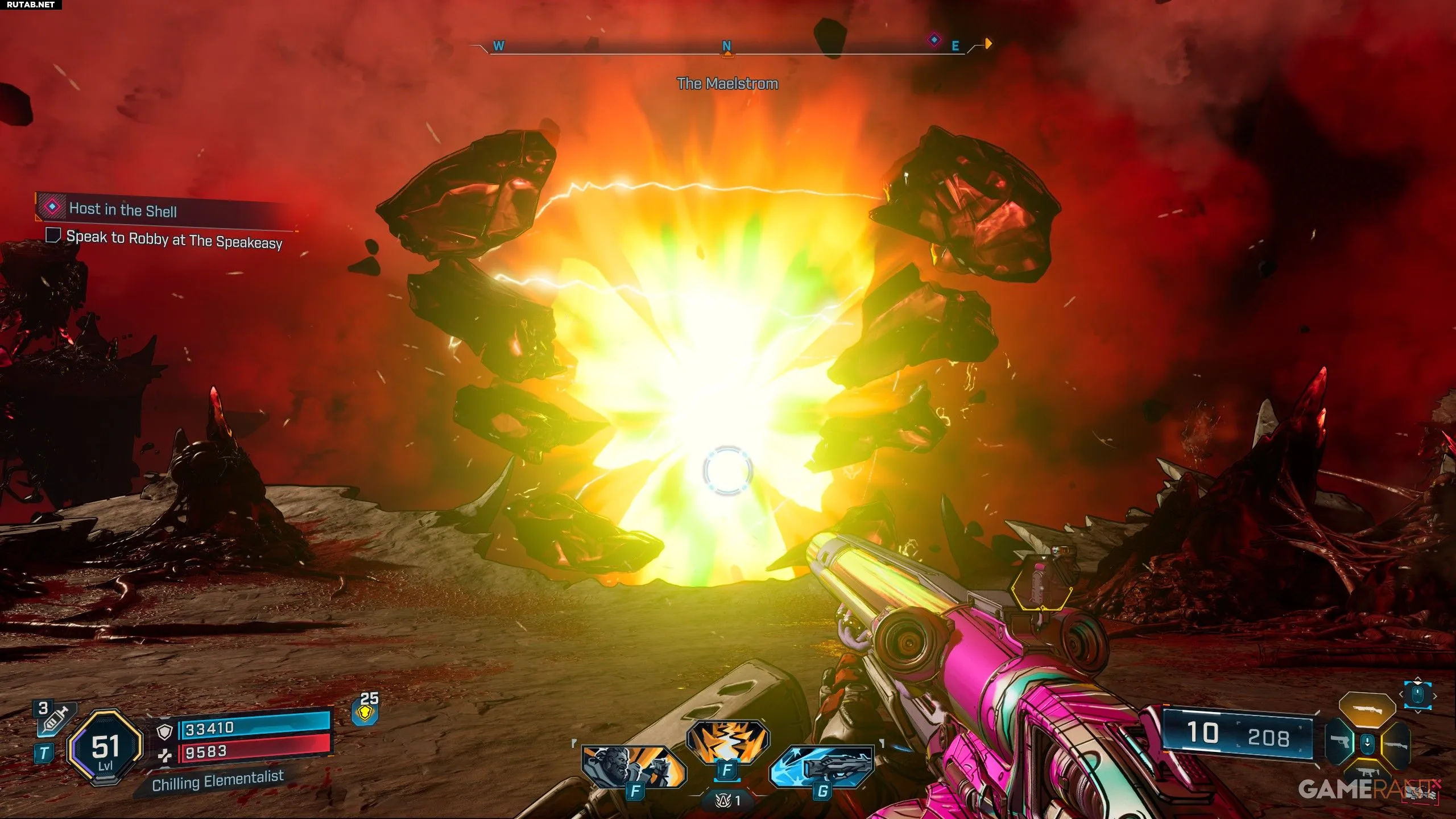Trigger the orange lightning burst ability
1456x819 pixels.
coord(727,742)
